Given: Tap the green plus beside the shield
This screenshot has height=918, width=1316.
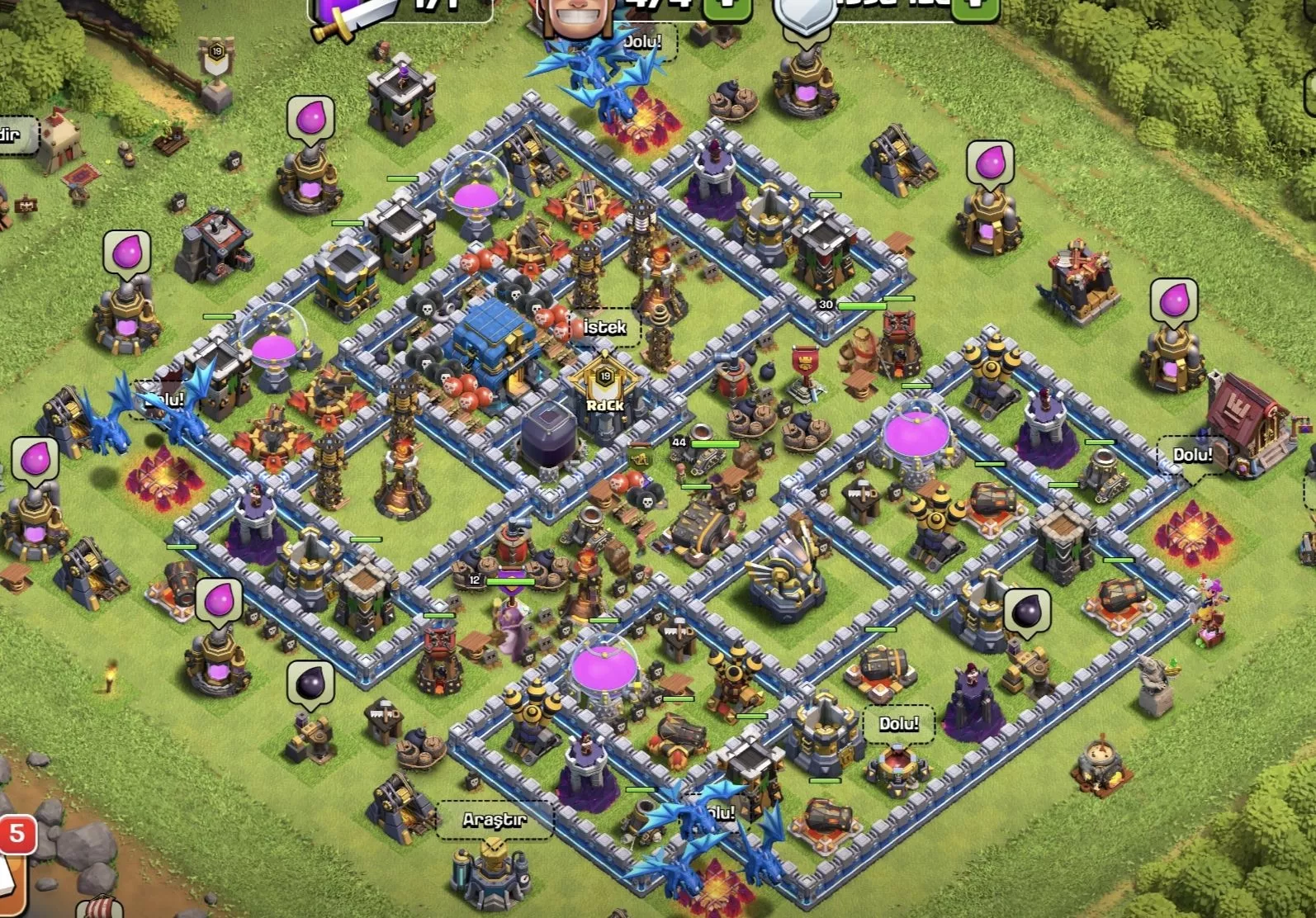Looking at the screenshot, I should 975,7.
